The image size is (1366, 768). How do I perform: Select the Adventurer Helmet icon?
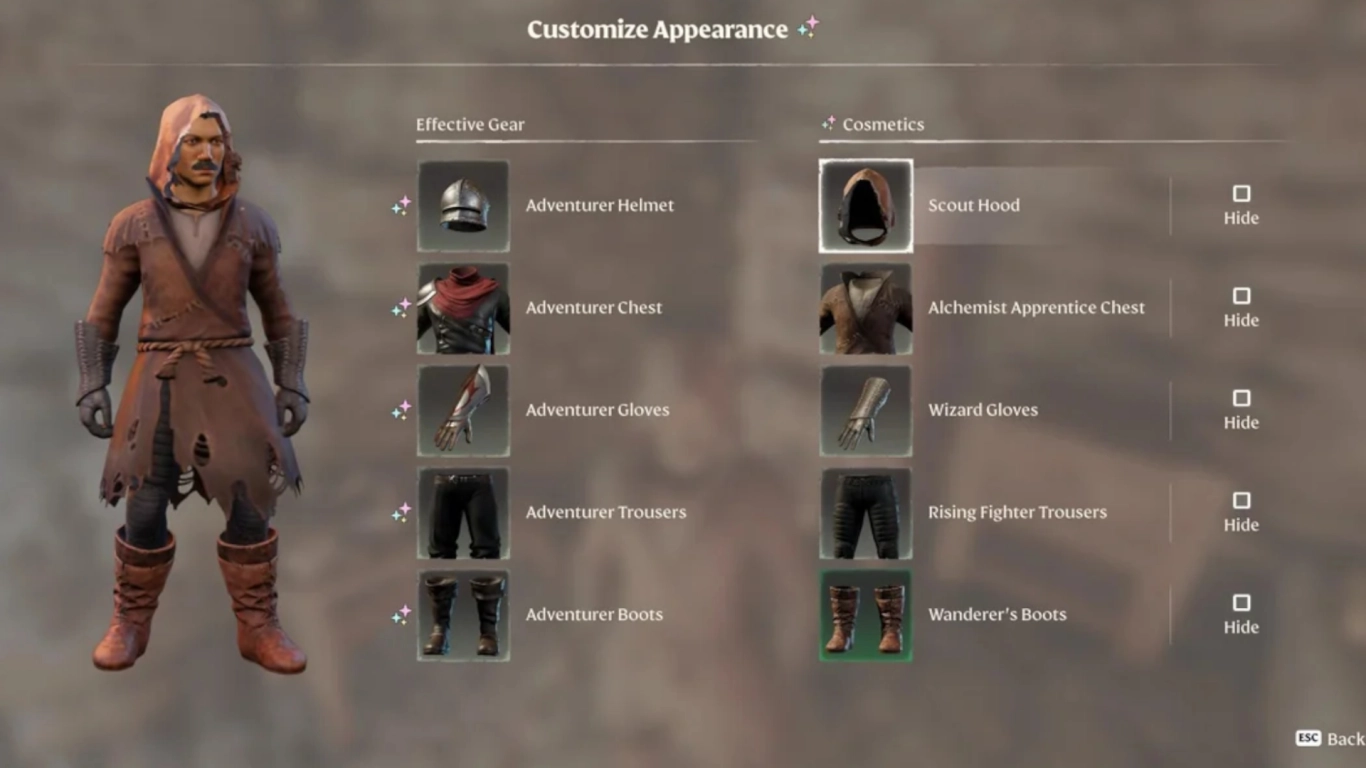(x=463, y=205)
